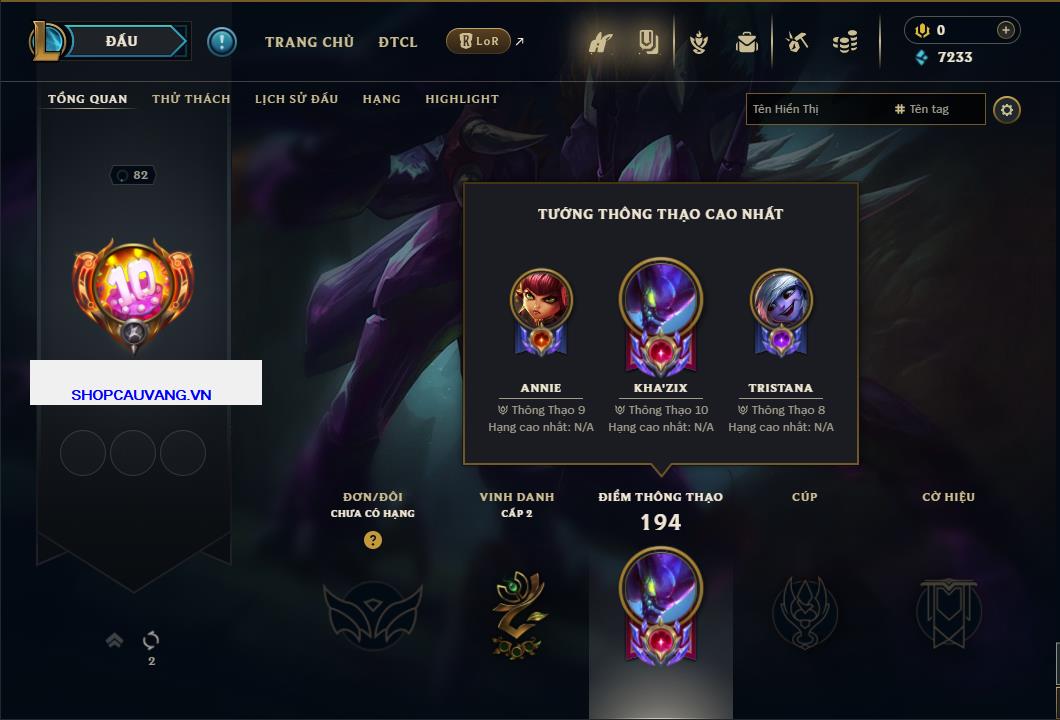Open the TRANG CHỦ home page
Screen dimensions: 1060x720
[x=309, y=42]
